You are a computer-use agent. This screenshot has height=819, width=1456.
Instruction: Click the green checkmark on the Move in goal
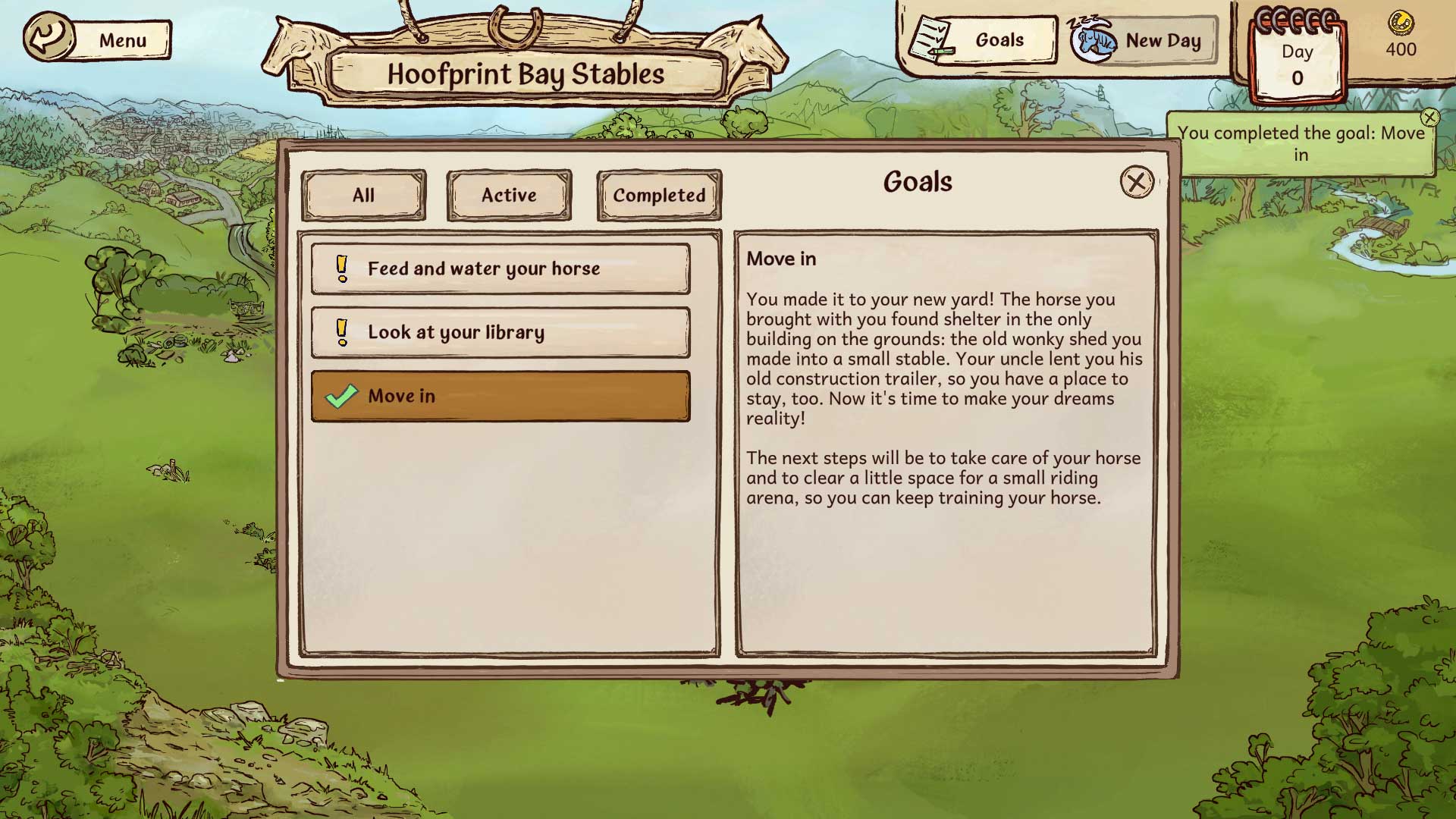tap(340, 396)
